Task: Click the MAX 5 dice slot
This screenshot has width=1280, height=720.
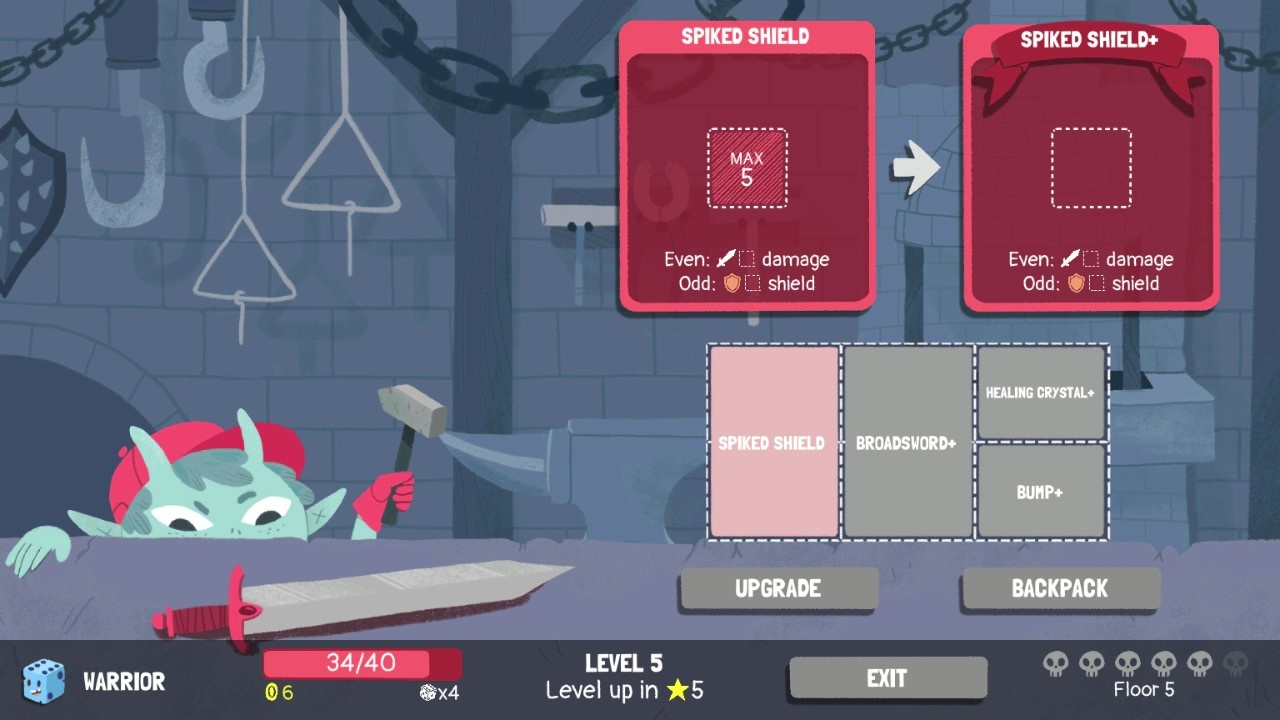Action: point(747,166)
